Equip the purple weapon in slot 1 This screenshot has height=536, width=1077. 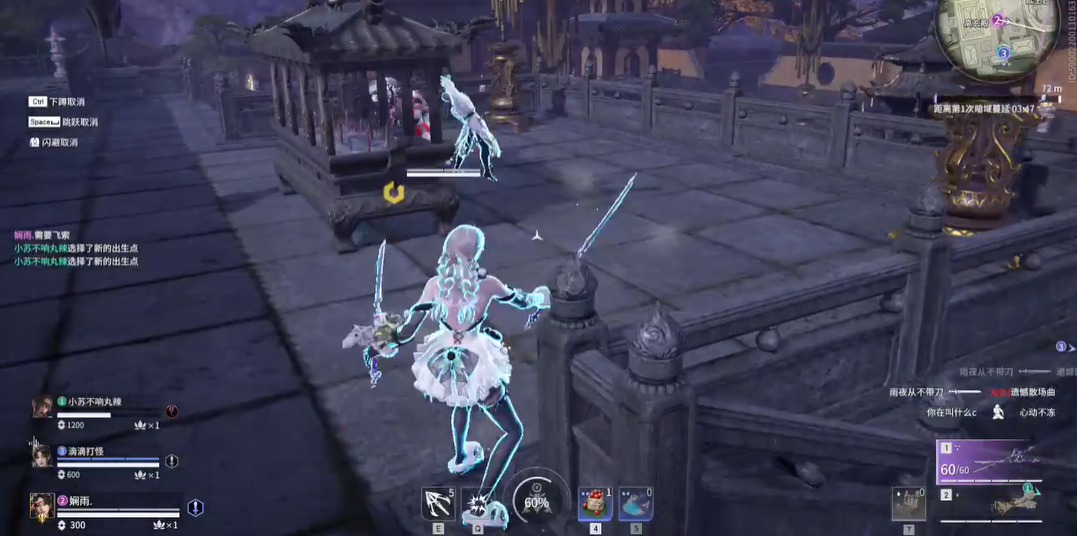tap(991, 463)
